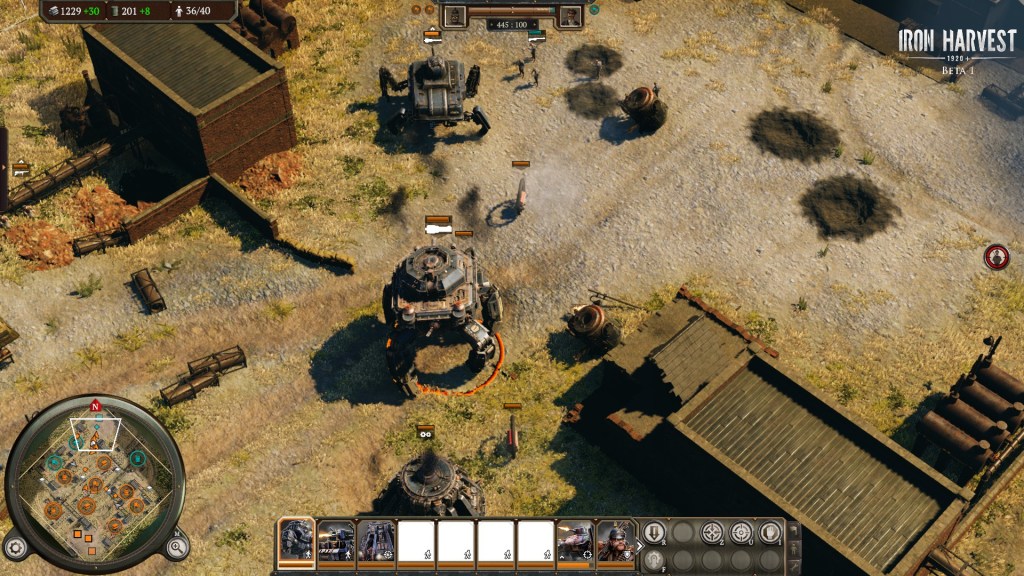Activate the down-arrow retreat command
Viewport: 1024px width, 576px height.
[x=653, y=533]
